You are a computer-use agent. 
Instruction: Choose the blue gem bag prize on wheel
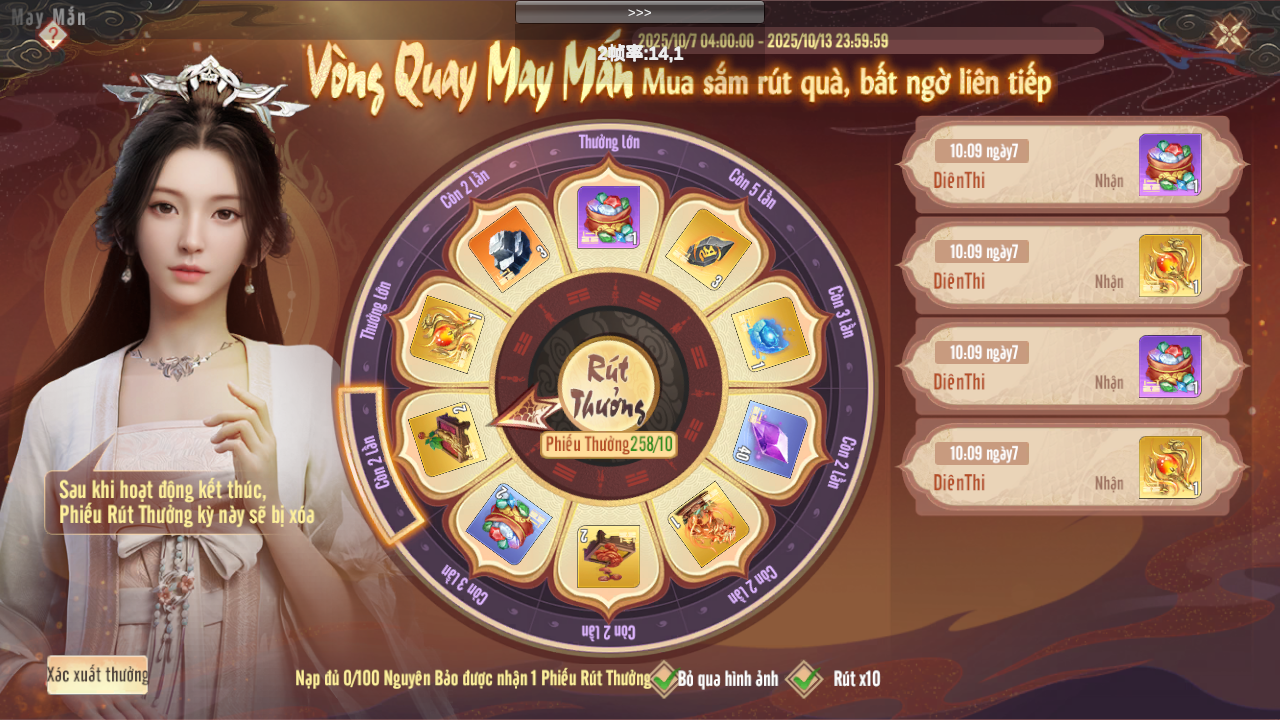click(507, 522)
